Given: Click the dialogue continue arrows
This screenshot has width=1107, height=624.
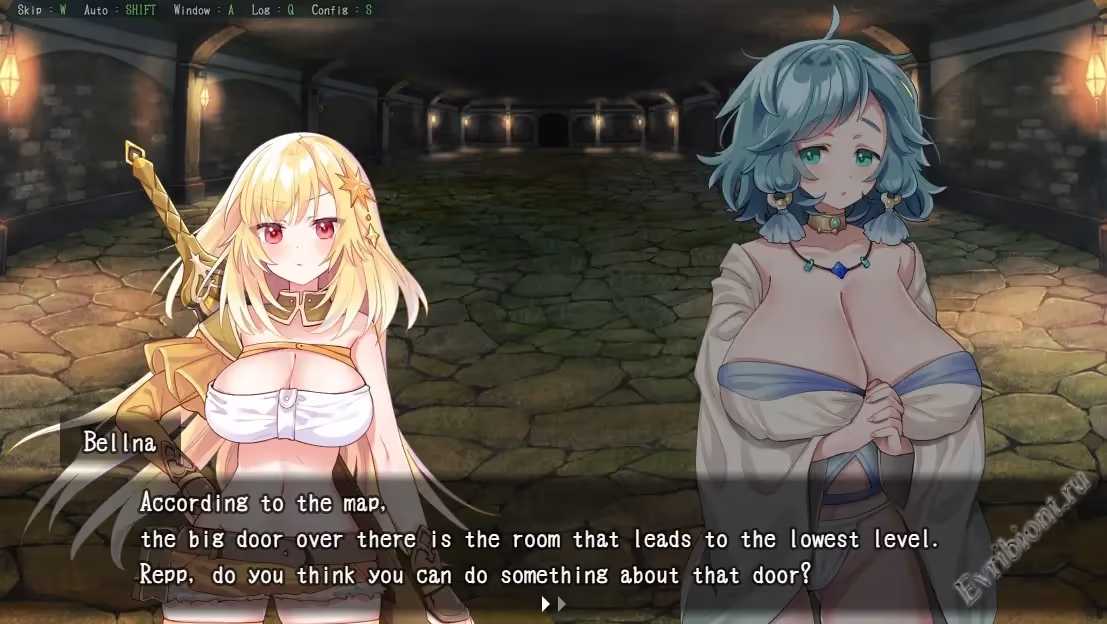Looking at the screenshot, I should point(553,604).
